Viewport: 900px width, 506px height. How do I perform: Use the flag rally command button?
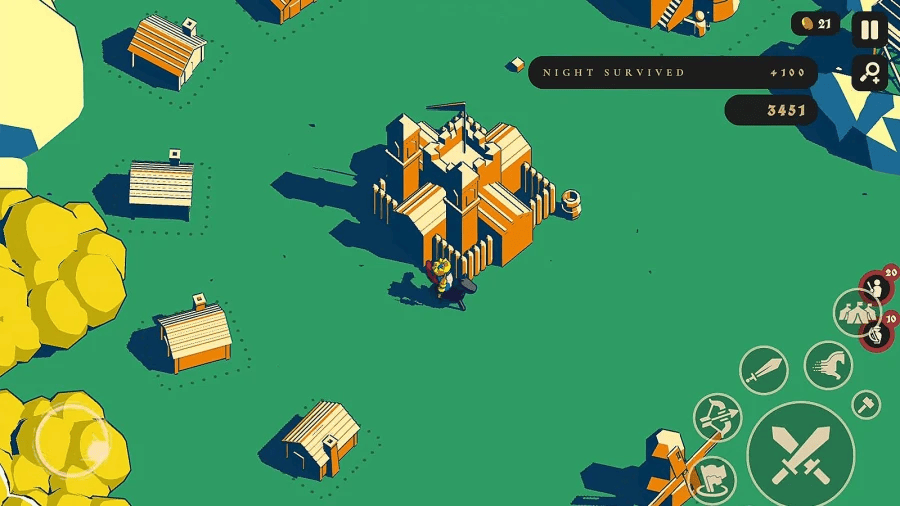(x=713, y=479)
